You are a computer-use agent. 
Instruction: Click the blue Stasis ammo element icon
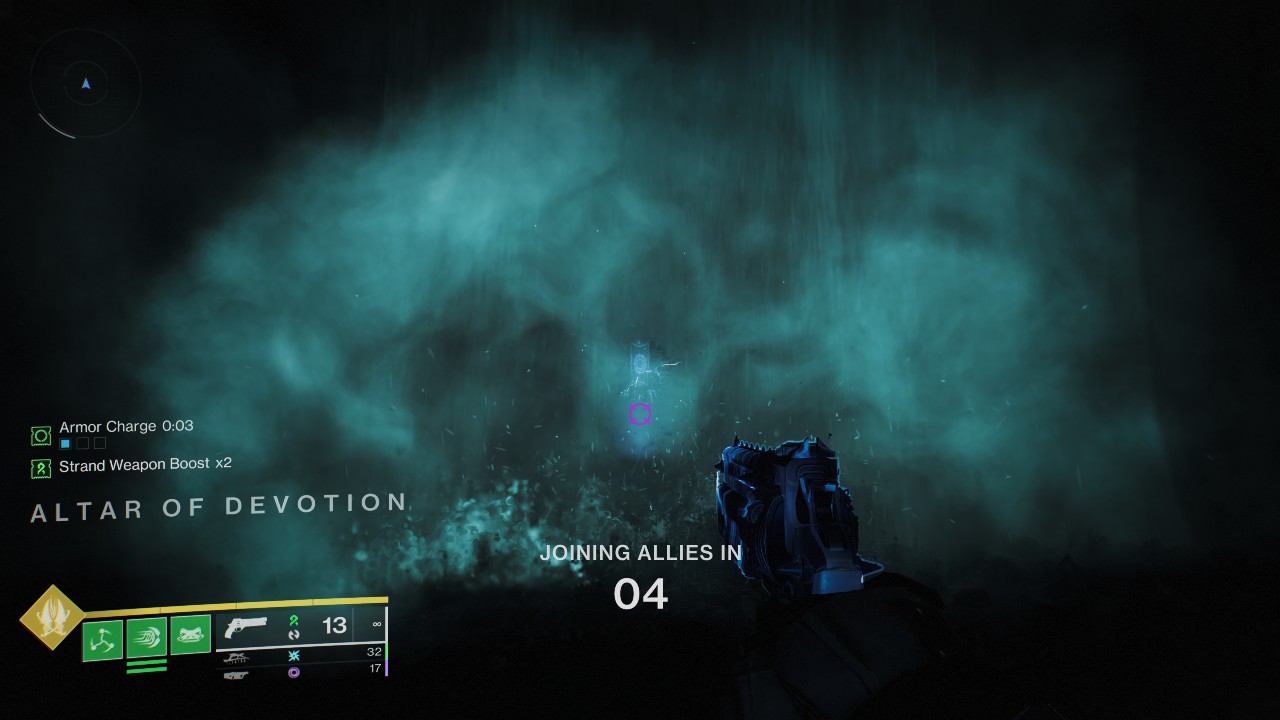296,656
